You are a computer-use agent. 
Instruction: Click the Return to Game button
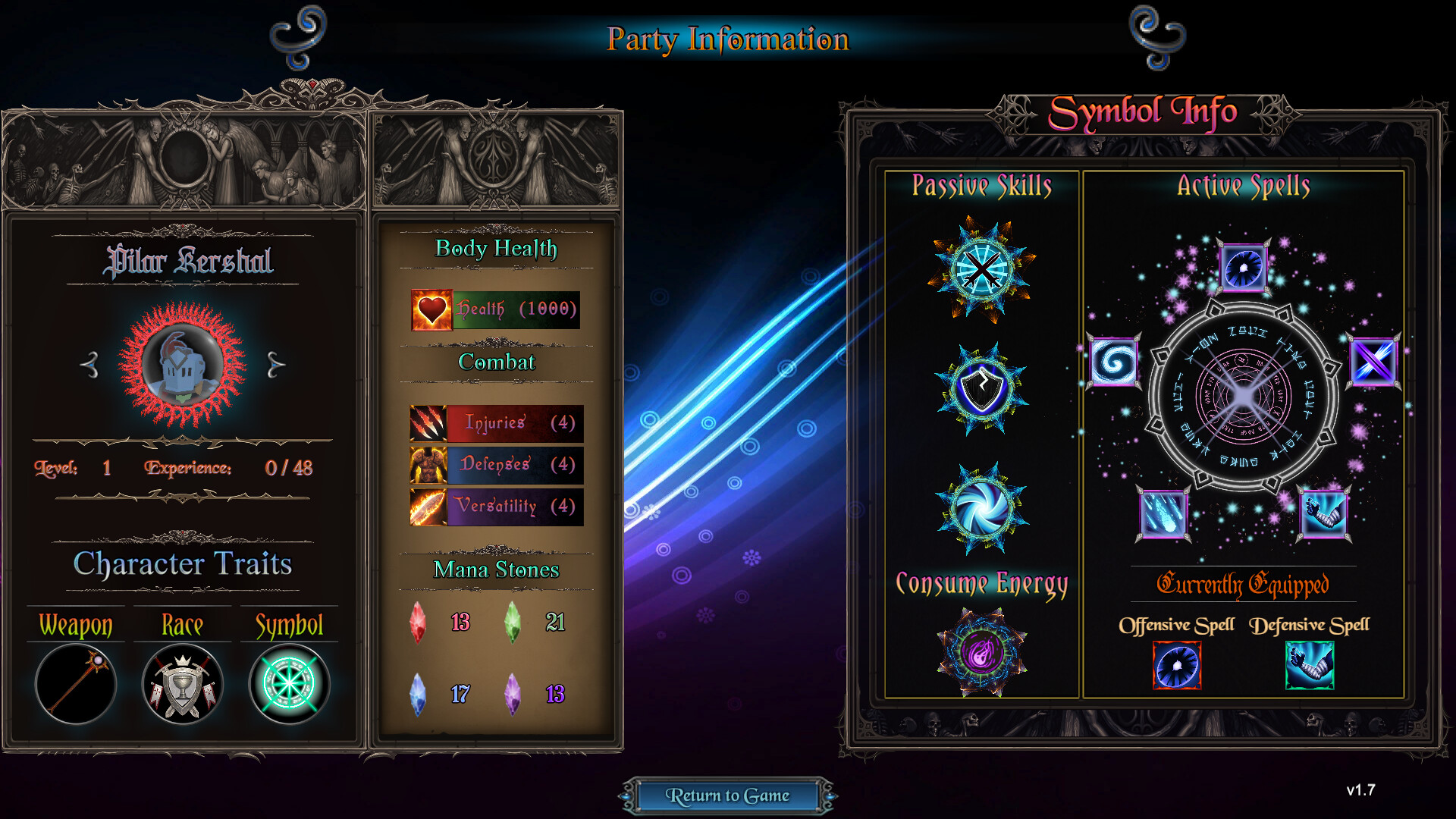click(x=727, y=795)
